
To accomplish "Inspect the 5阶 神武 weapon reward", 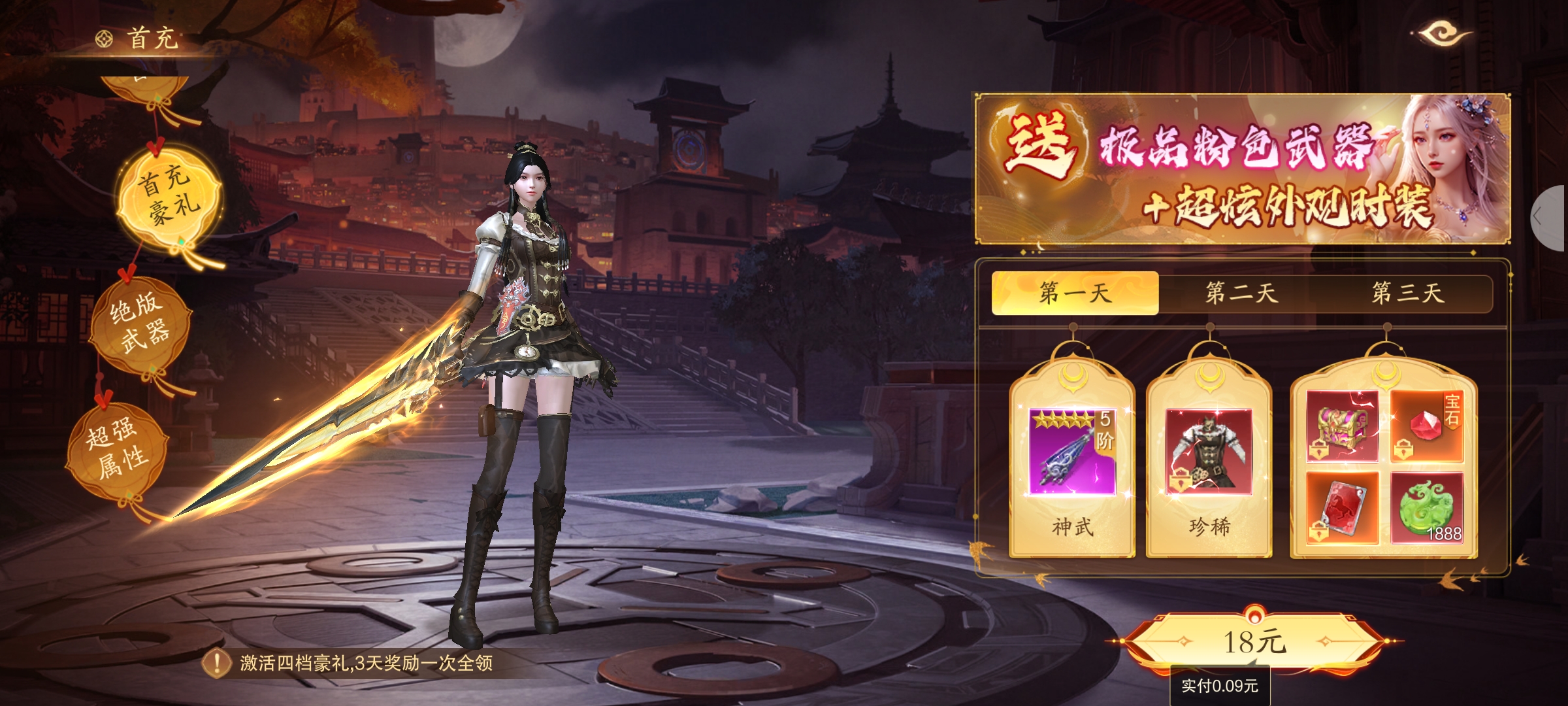I will [1072, 452].
